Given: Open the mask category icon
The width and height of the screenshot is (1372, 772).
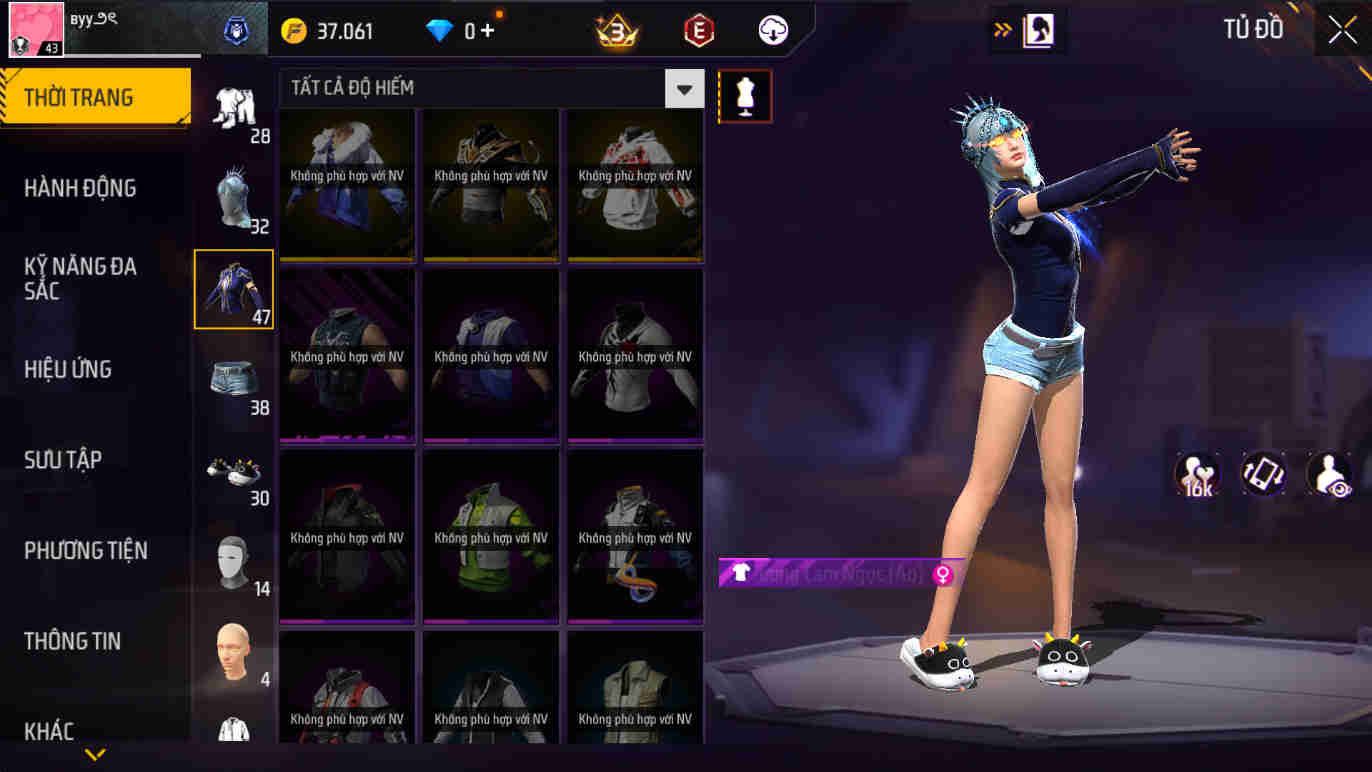Looking at the screenshot, I should click(x=233, y=560).
